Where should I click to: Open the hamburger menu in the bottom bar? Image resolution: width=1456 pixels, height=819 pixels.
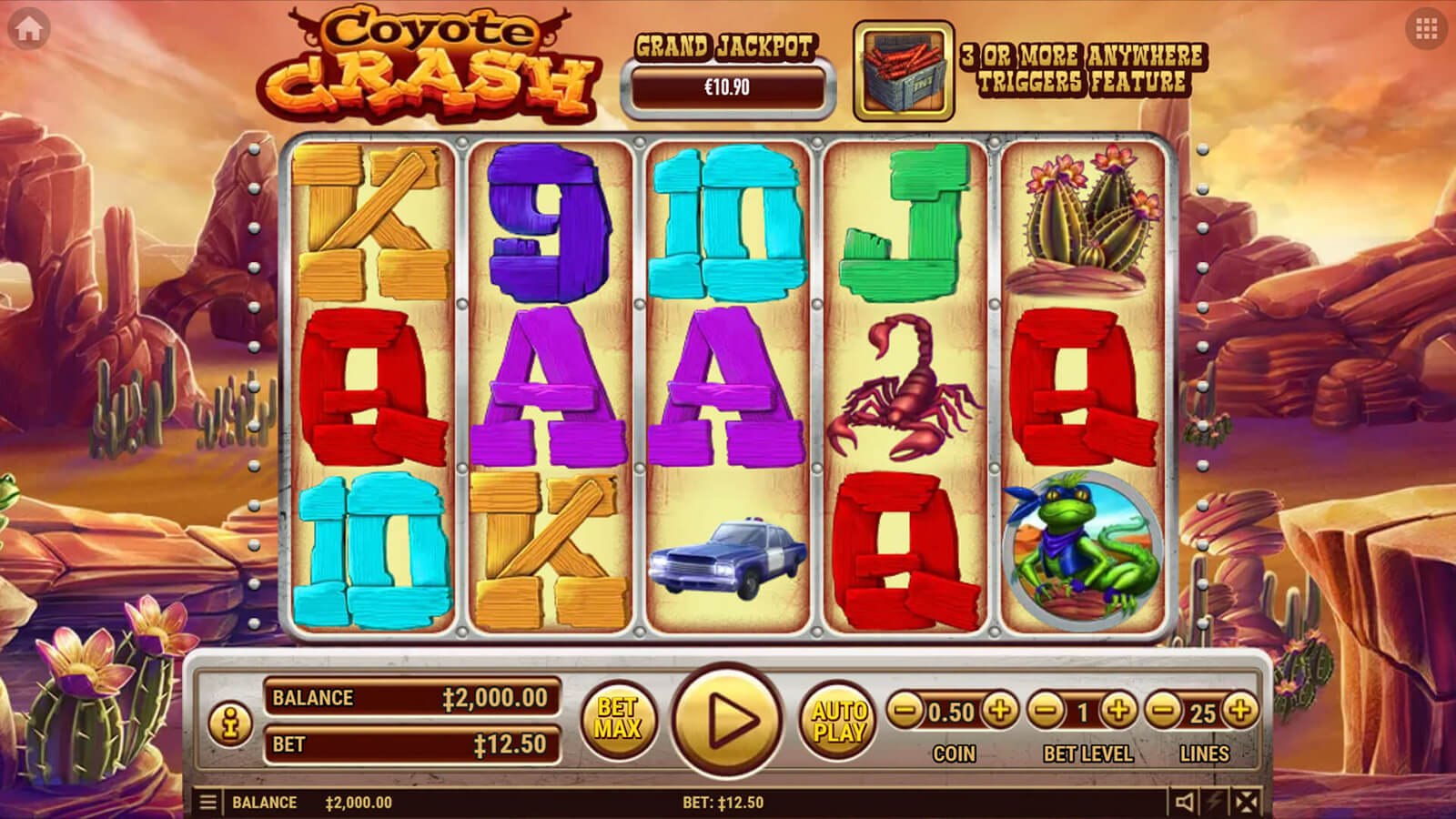tap(208, 803)
